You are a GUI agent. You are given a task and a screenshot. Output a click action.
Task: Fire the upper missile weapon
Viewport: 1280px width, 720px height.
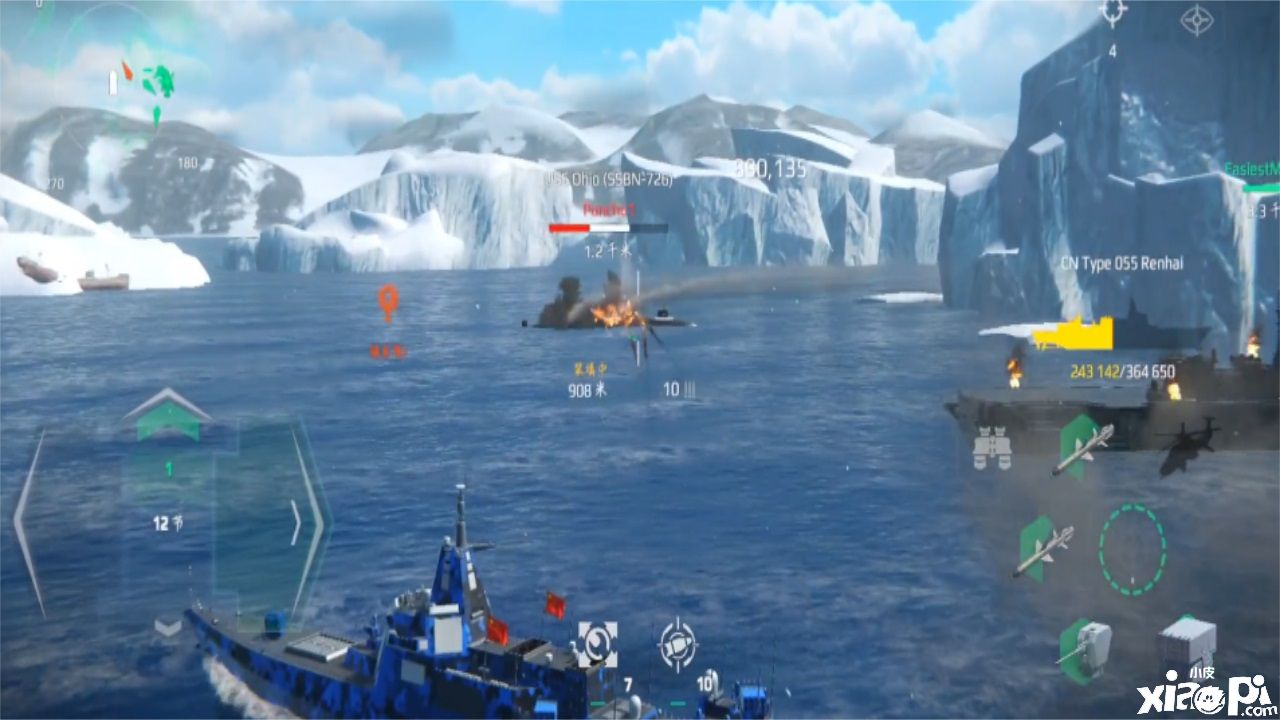(x=1082, y=448)
